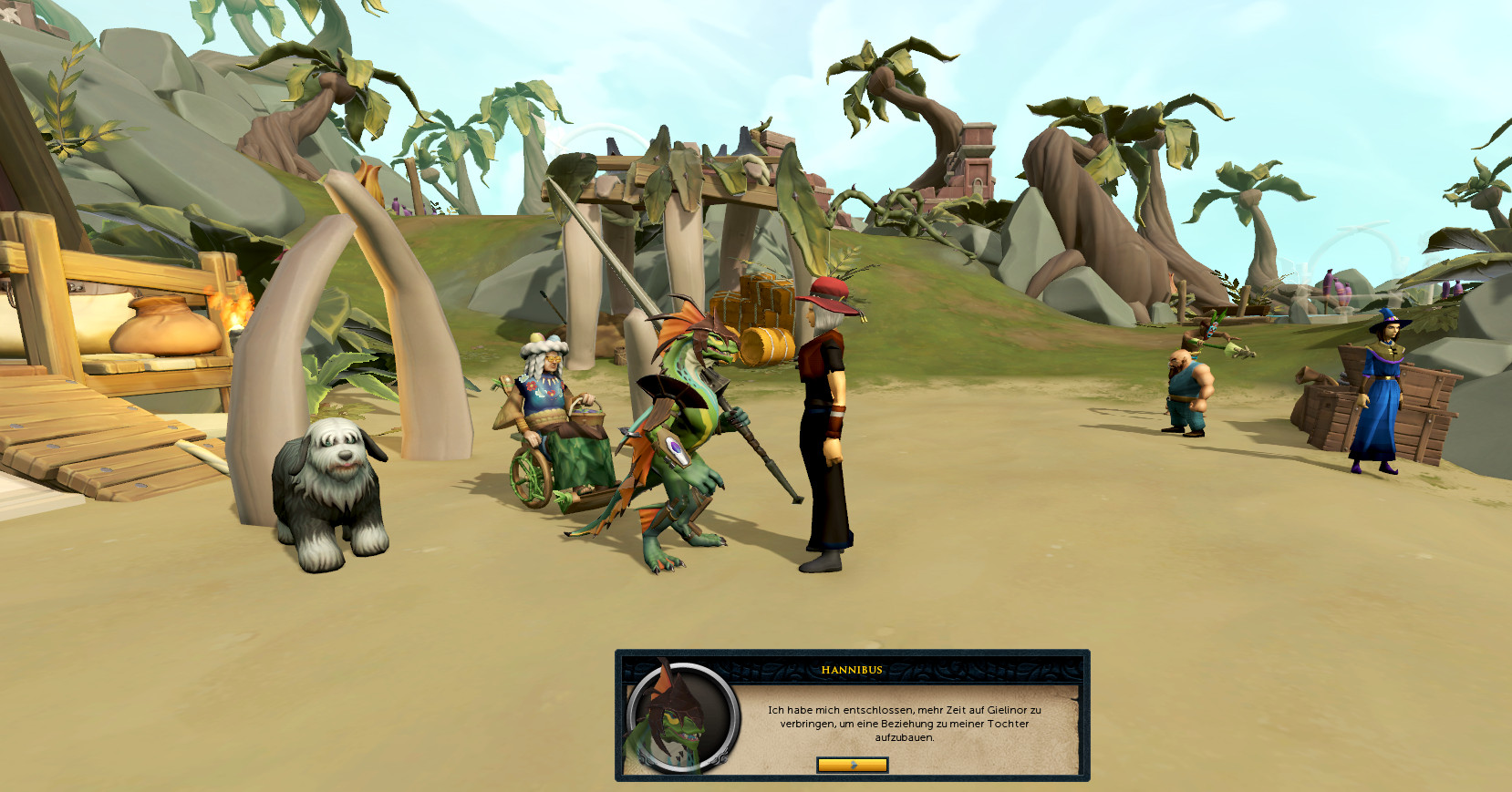Continue Hannibus's dialogue with the yellow arrow button

pyautogui.click(x=852, y=765)
